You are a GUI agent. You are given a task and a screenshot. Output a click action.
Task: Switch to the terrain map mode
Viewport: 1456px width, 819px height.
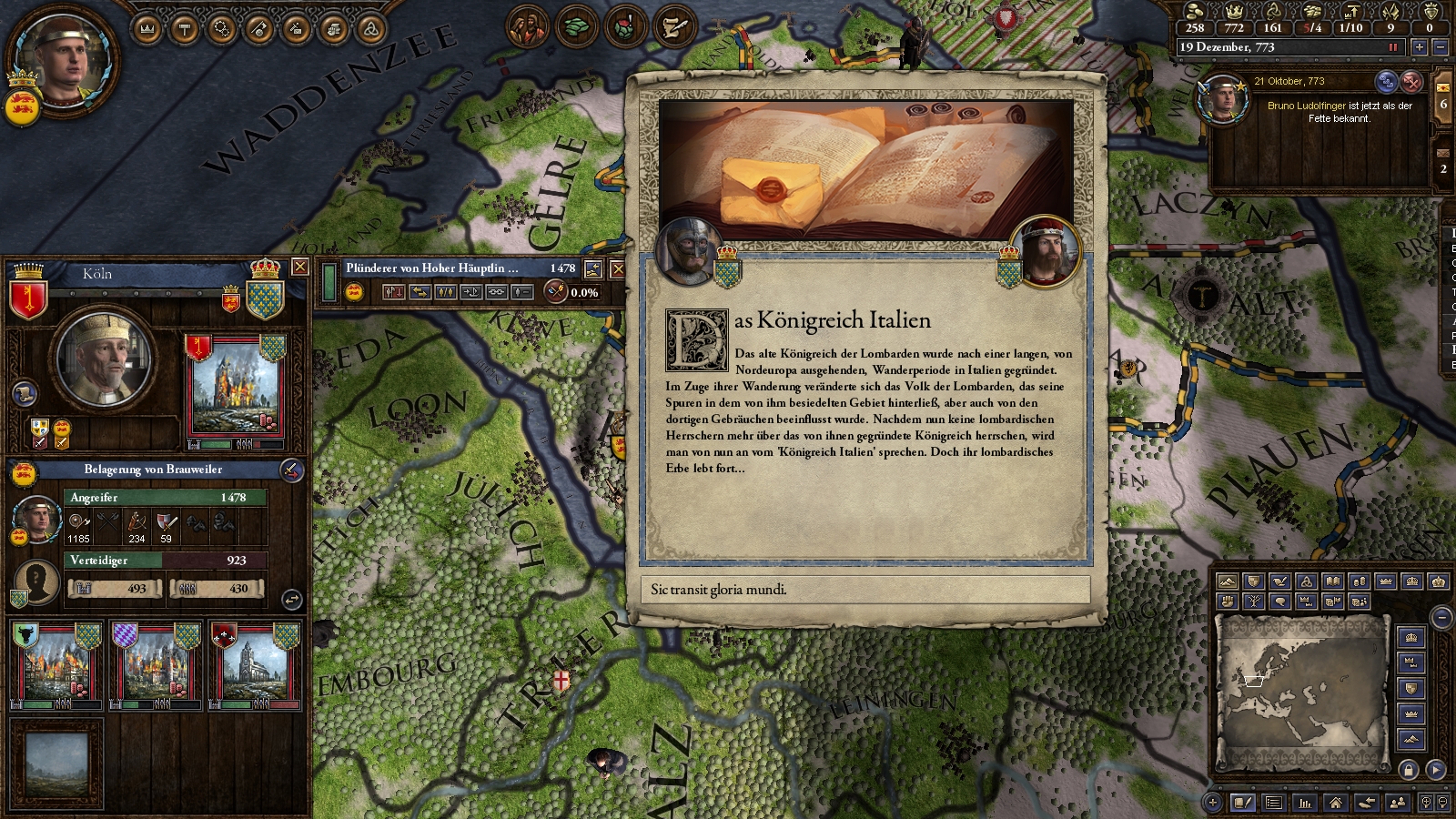click(x=1228, y=581)
